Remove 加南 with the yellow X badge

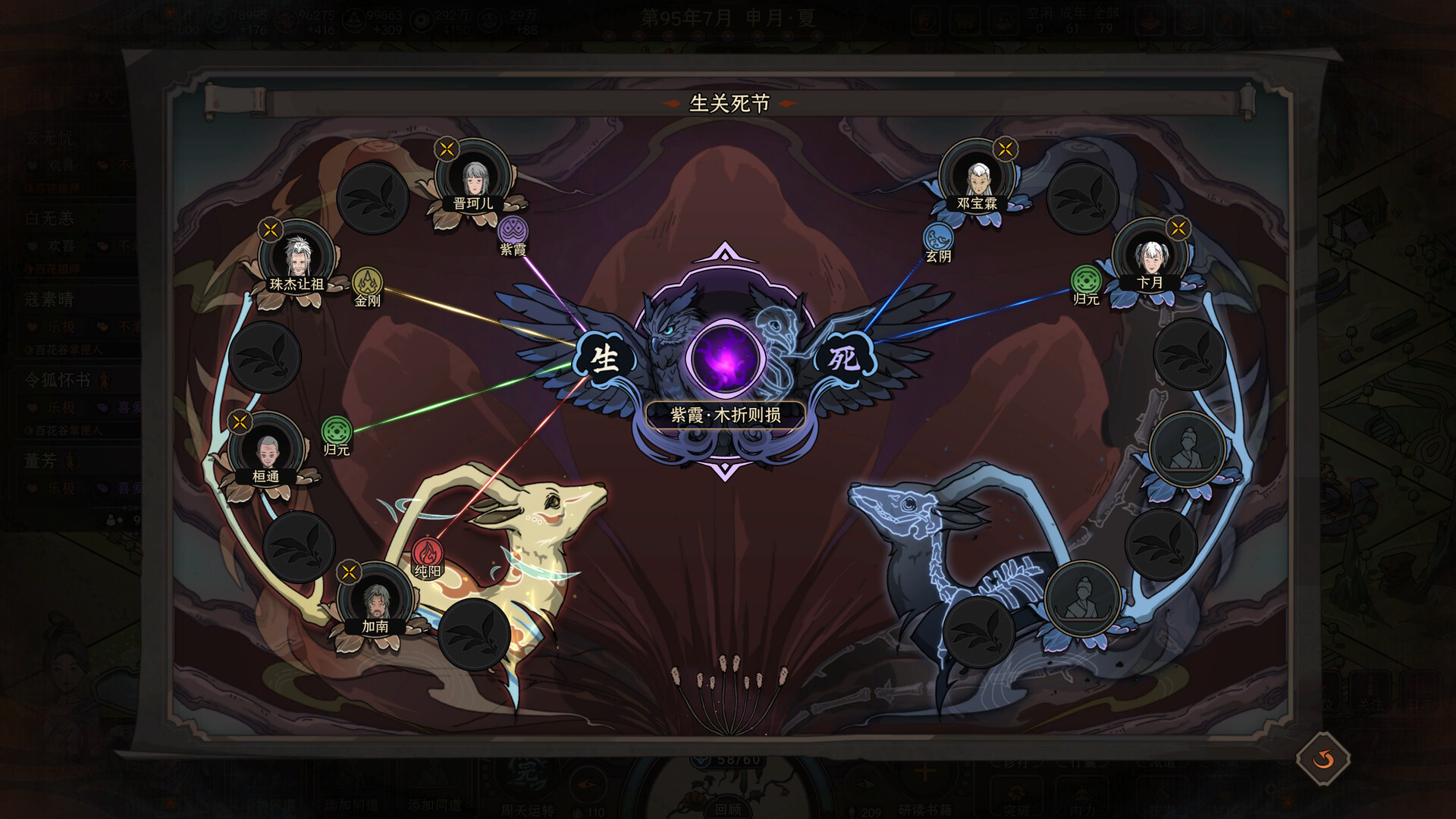349,572
